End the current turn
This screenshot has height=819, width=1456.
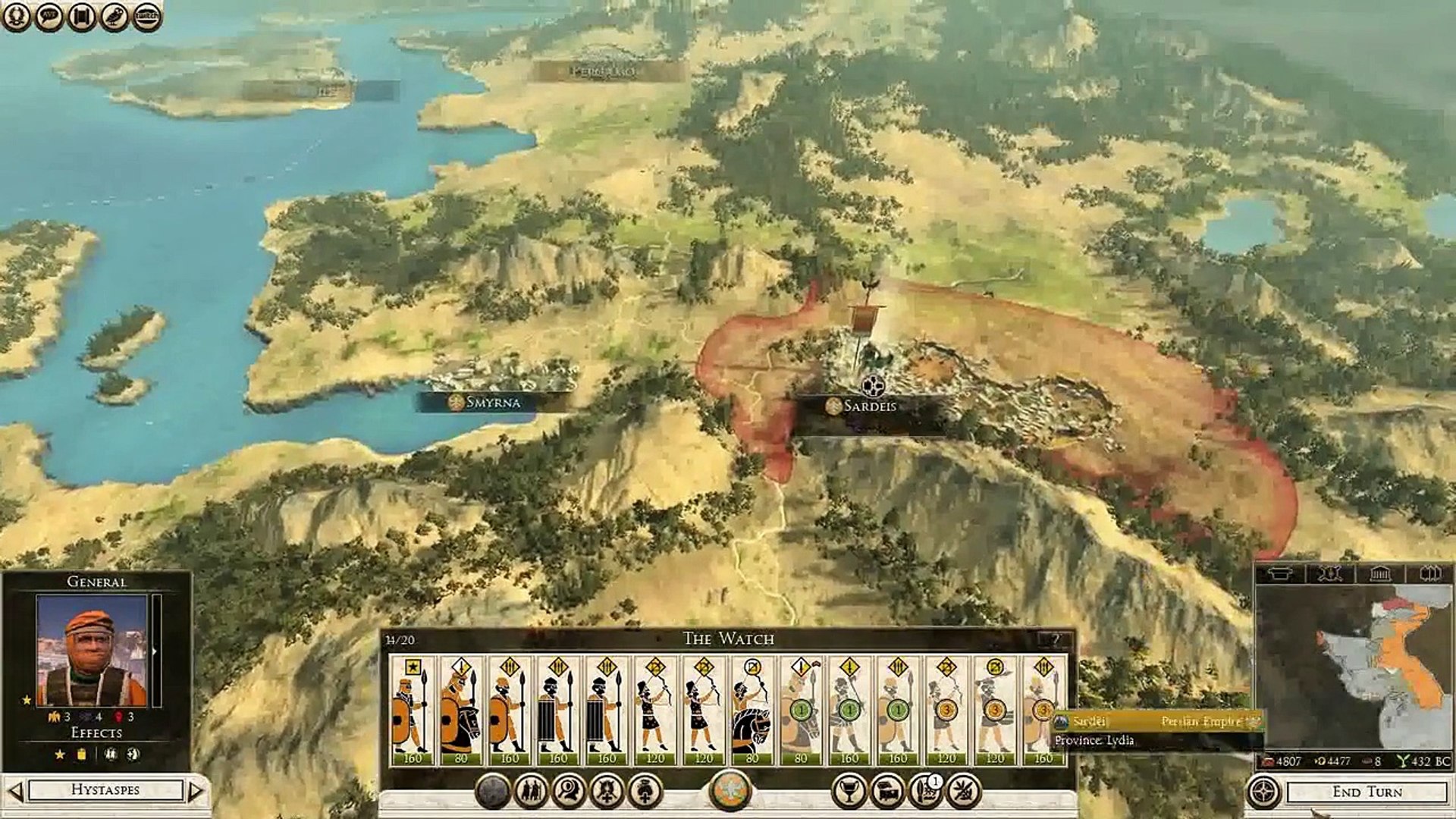pyautogui.click(x=1367, y=792)
